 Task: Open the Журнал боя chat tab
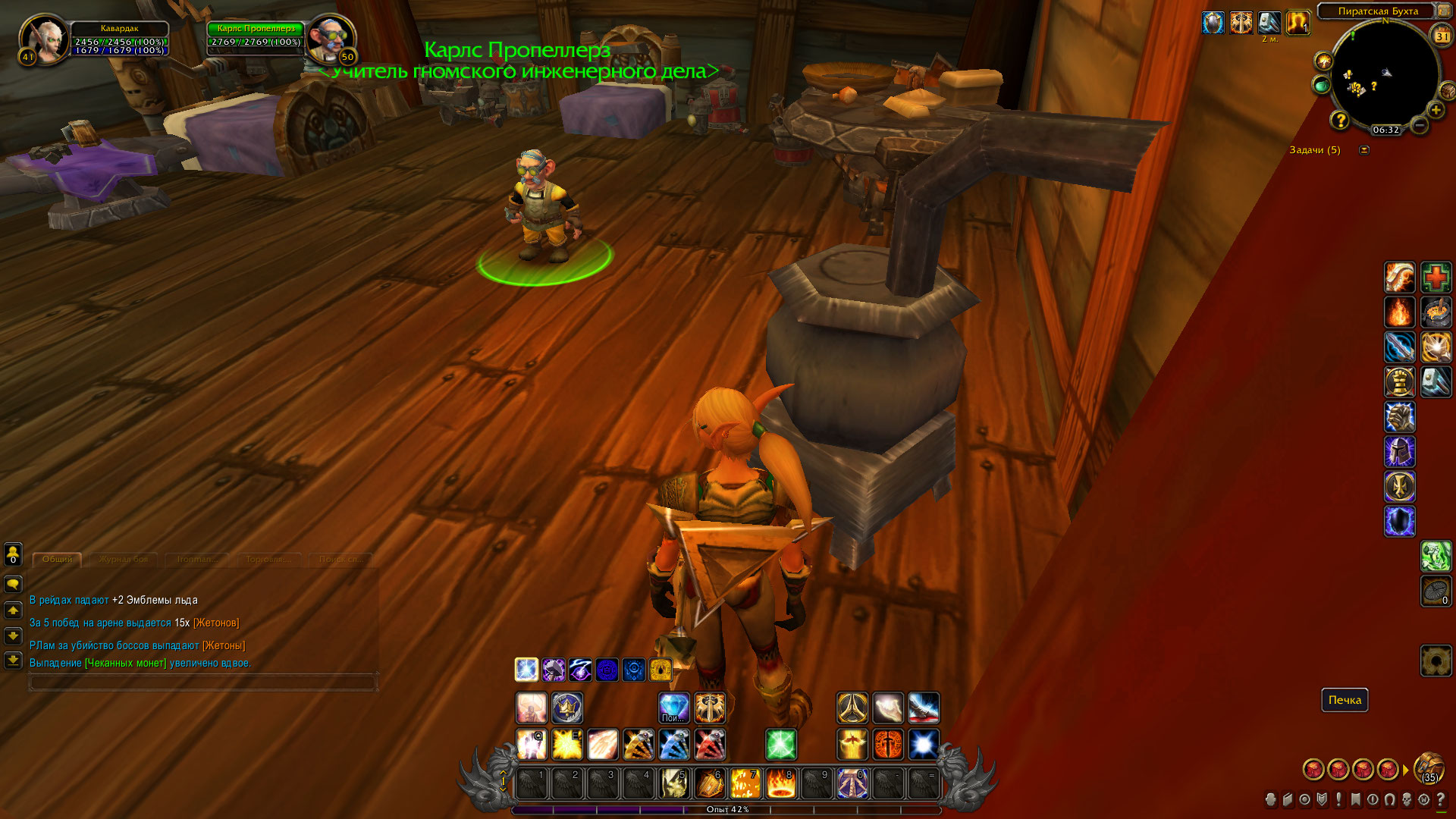coord(124,560)
